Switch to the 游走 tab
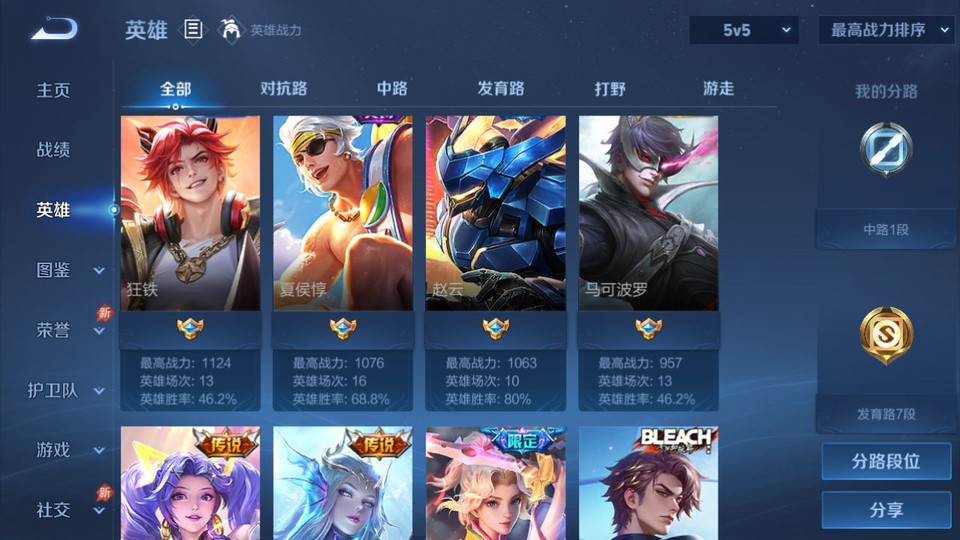This screenshot has height=540, width=960. pyautogui.click(x=718, y=89)
